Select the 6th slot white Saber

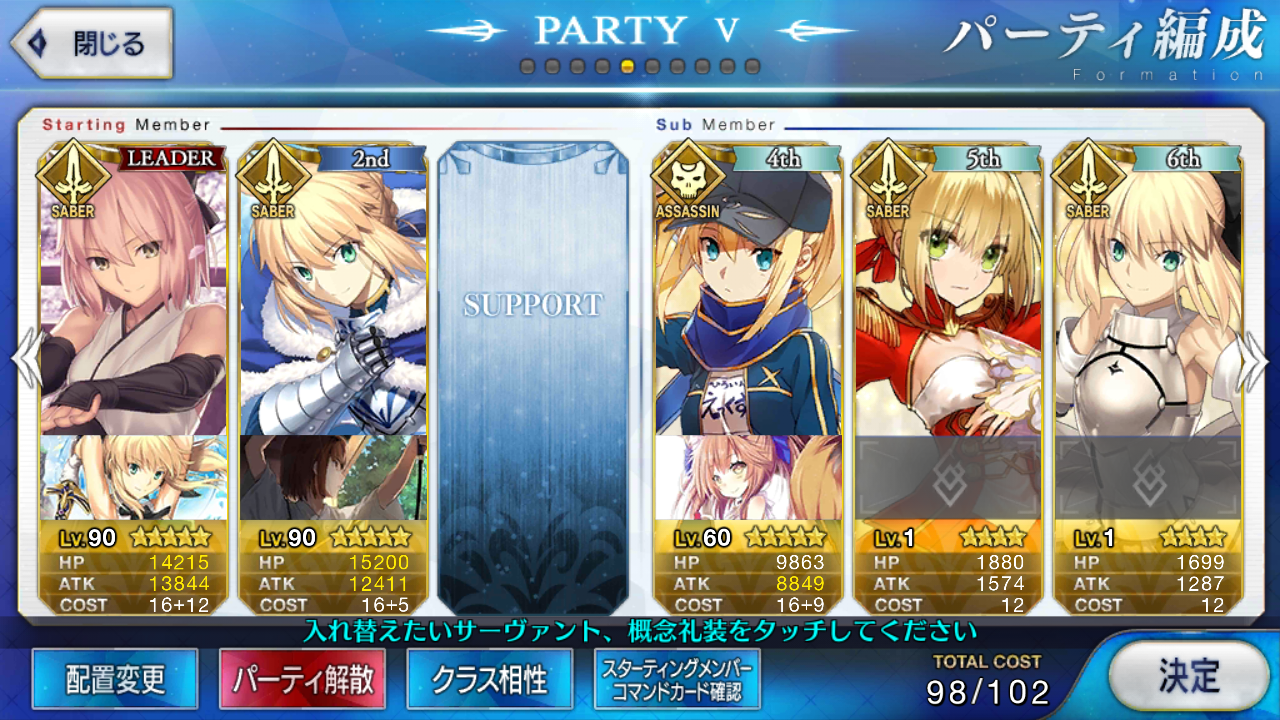tap(1148, 300)
